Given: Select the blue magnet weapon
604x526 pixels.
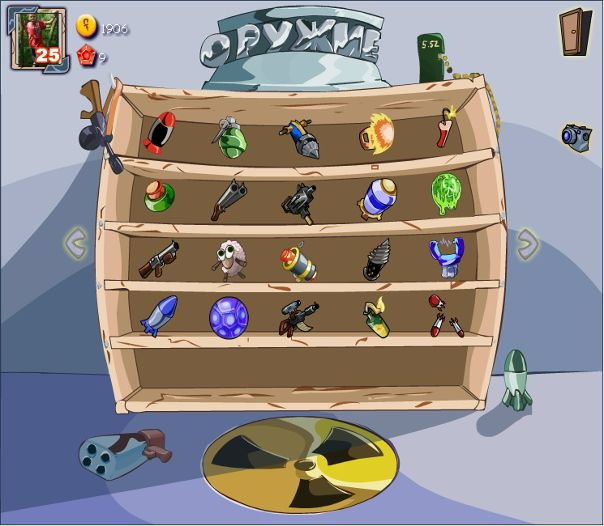Looking at the screenshot, I should (446, 256).
